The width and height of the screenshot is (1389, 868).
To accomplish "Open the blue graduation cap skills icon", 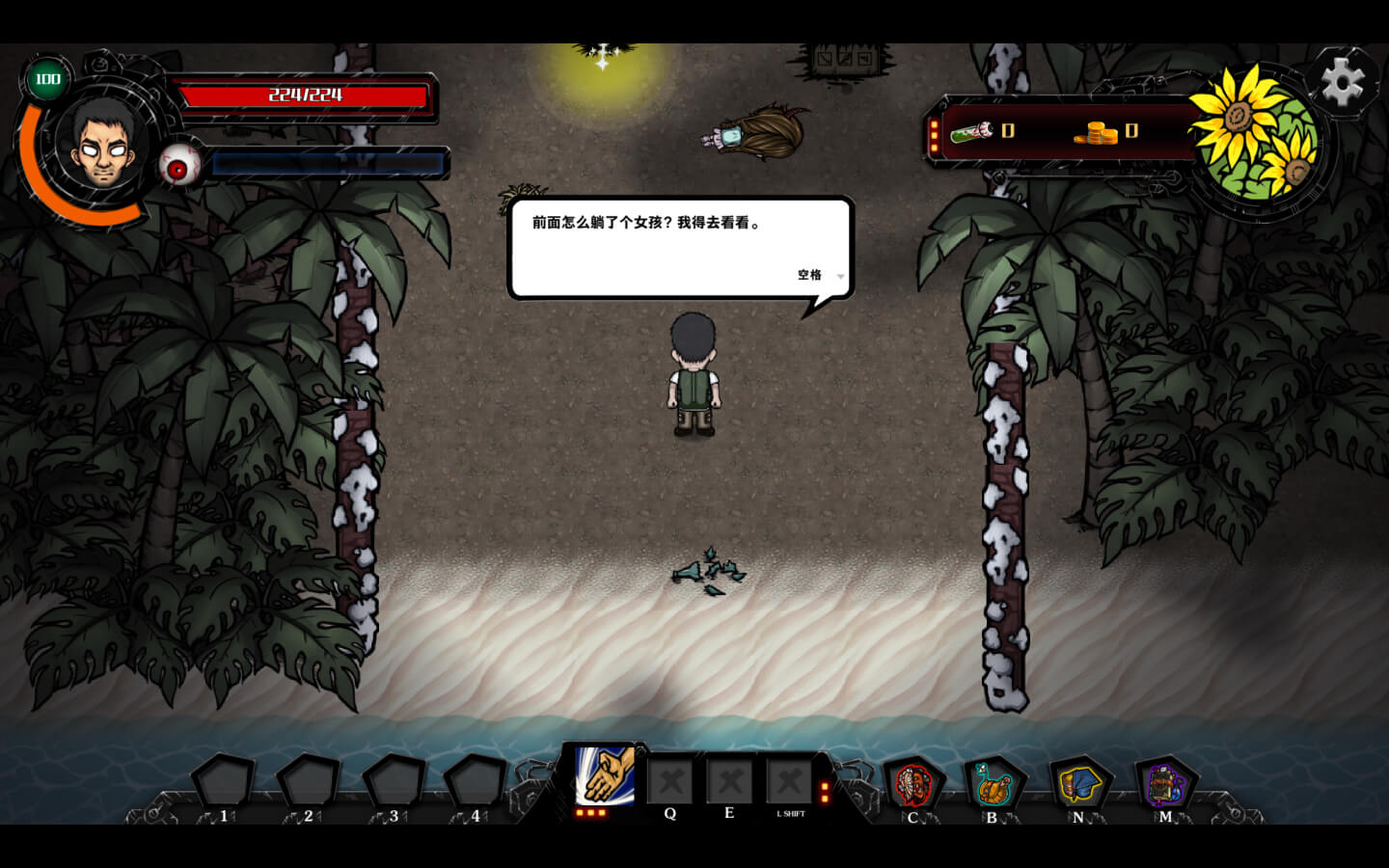I will tap(1080, 784).
